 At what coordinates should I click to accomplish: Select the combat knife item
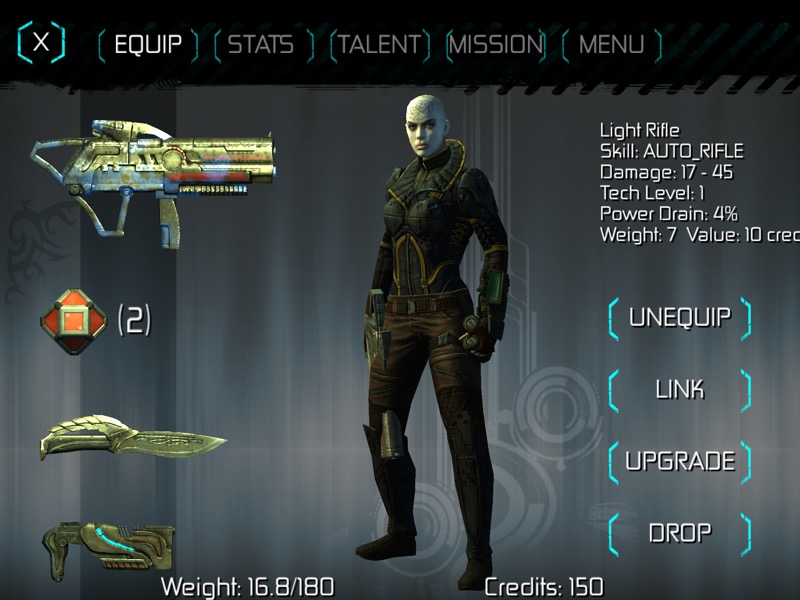132,440
